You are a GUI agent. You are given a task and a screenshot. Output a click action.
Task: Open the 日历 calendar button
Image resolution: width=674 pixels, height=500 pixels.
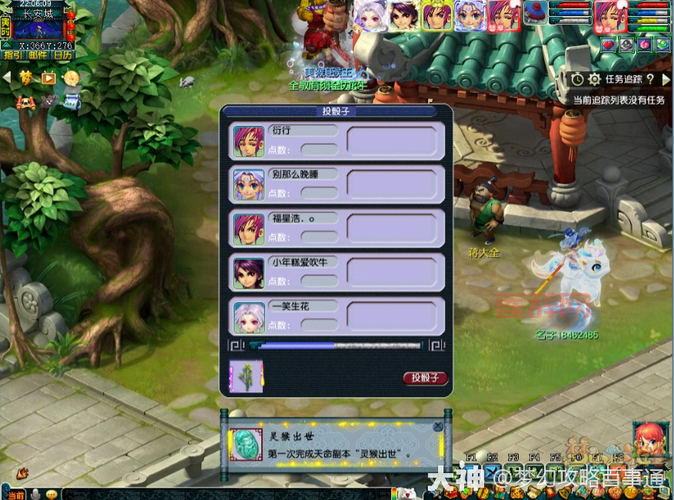click(x=62, y=55)
